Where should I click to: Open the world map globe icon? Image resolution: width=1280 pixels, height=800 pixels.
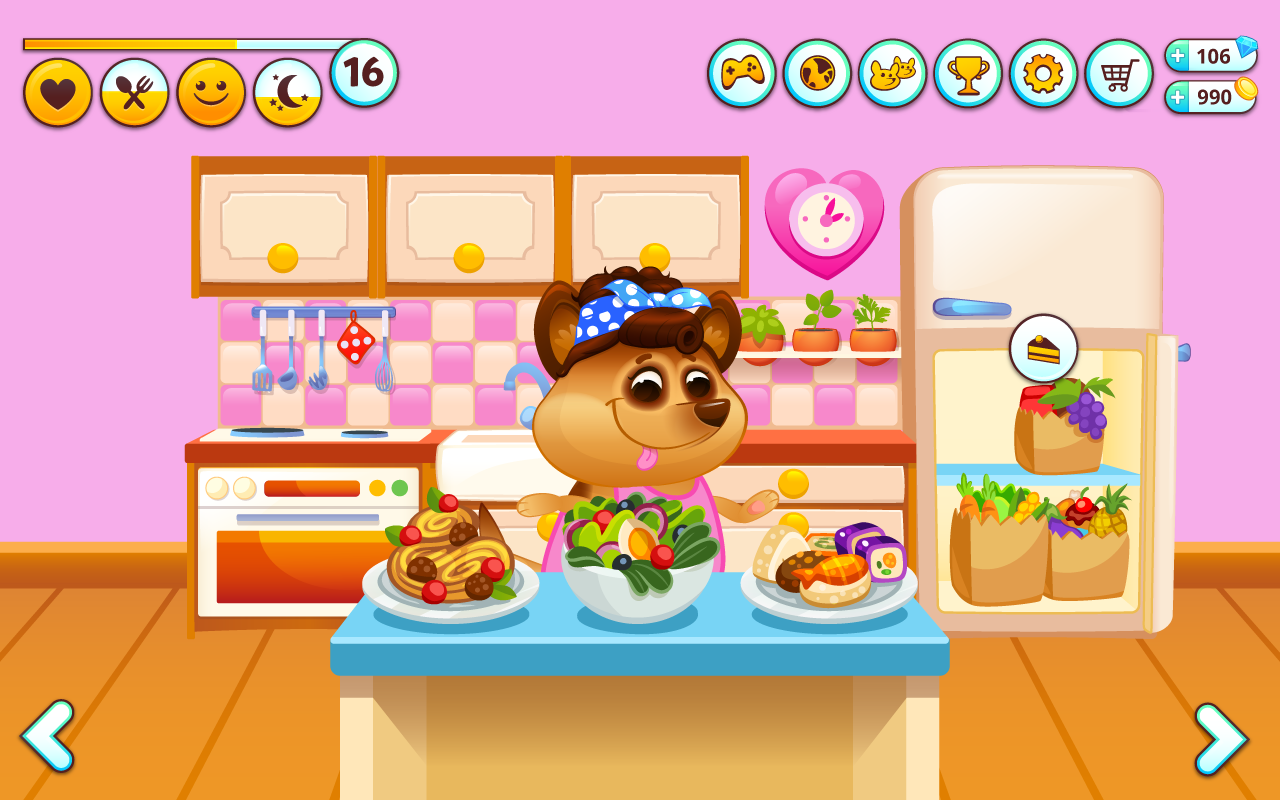[x=819, y=73]
